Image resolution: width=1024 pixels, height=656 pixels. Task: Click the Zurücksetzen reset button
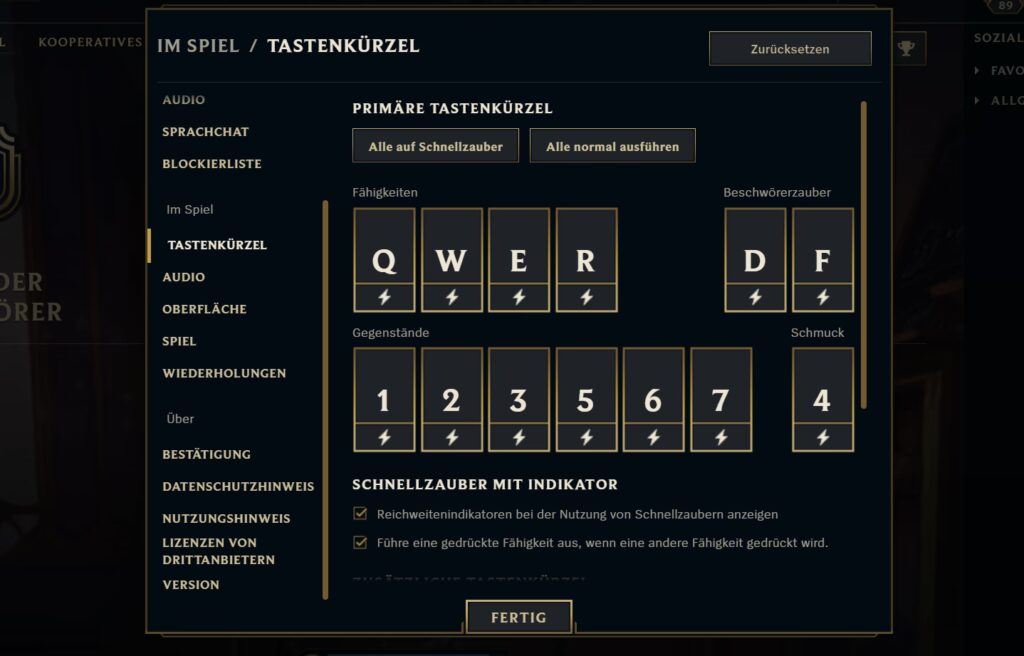[790, 49]
